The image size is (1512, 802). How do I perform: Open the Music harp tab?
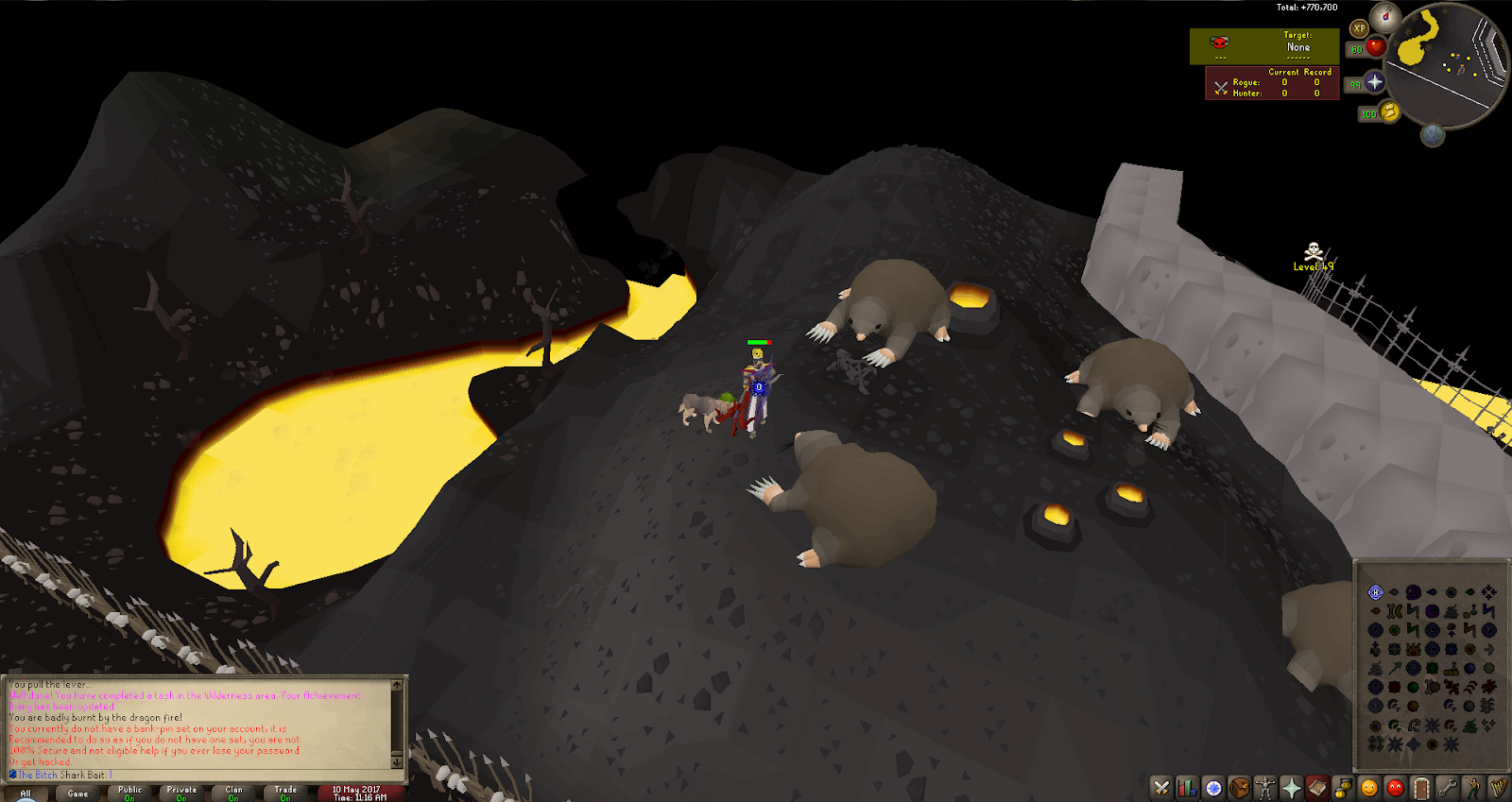[x=1499, y=788]
